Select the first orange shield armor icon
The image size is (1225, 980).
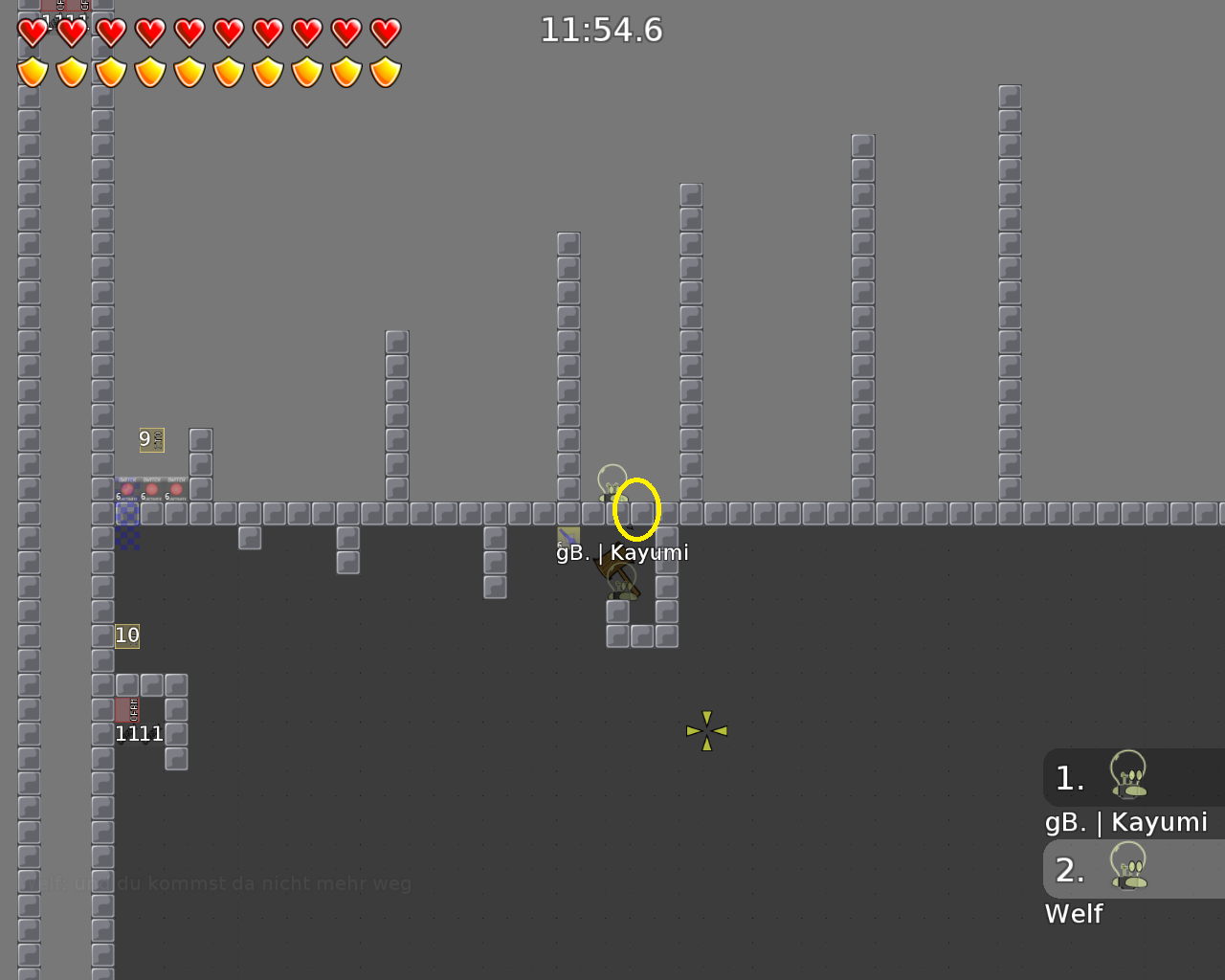[32, 71]
